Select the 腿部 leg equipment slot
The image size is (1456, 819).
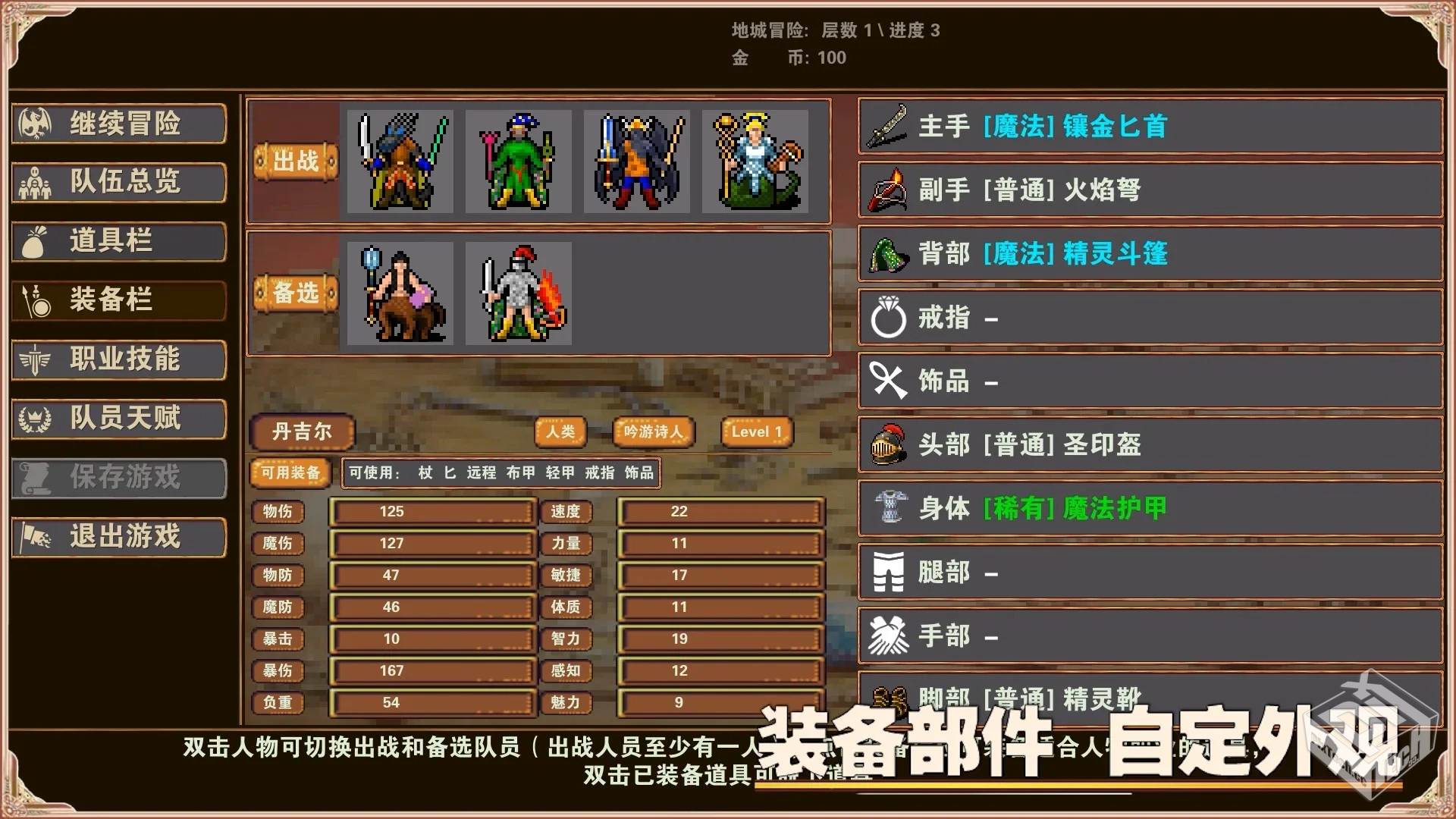887,572
